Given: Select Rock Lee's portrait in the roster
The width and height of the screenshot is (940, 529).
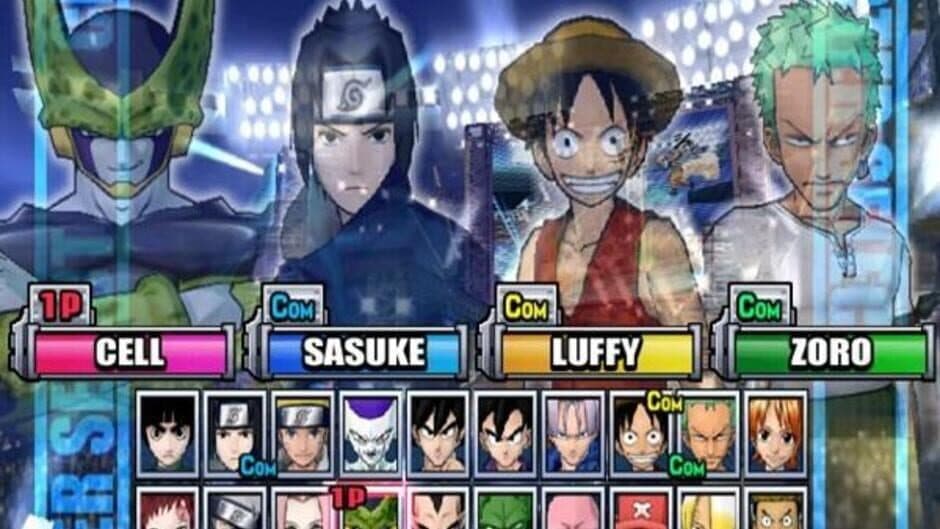Looking at the screenshot, I should 167,432.
